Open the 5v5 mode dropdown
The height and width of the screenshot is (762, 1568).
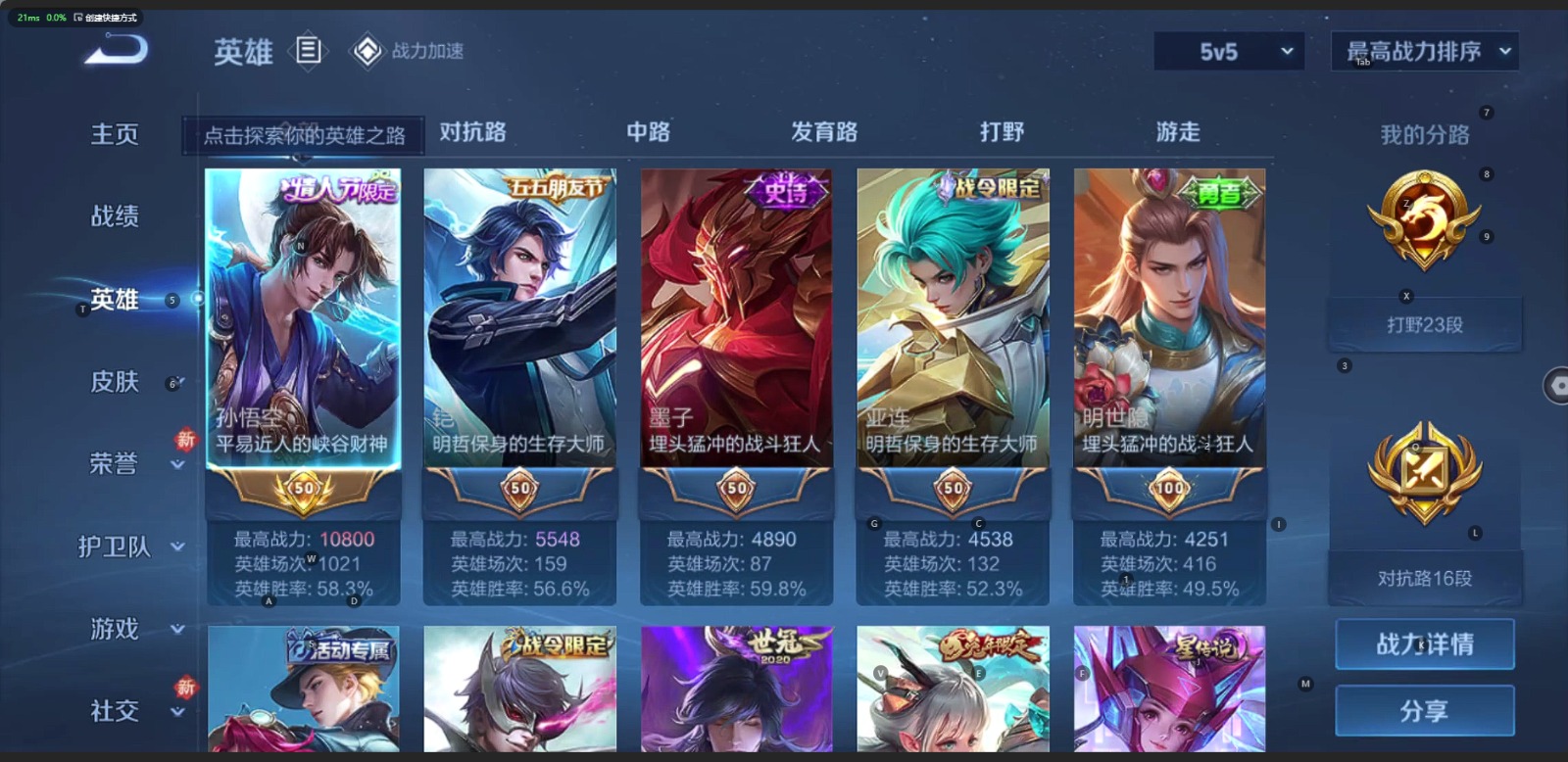point(1229,52)
